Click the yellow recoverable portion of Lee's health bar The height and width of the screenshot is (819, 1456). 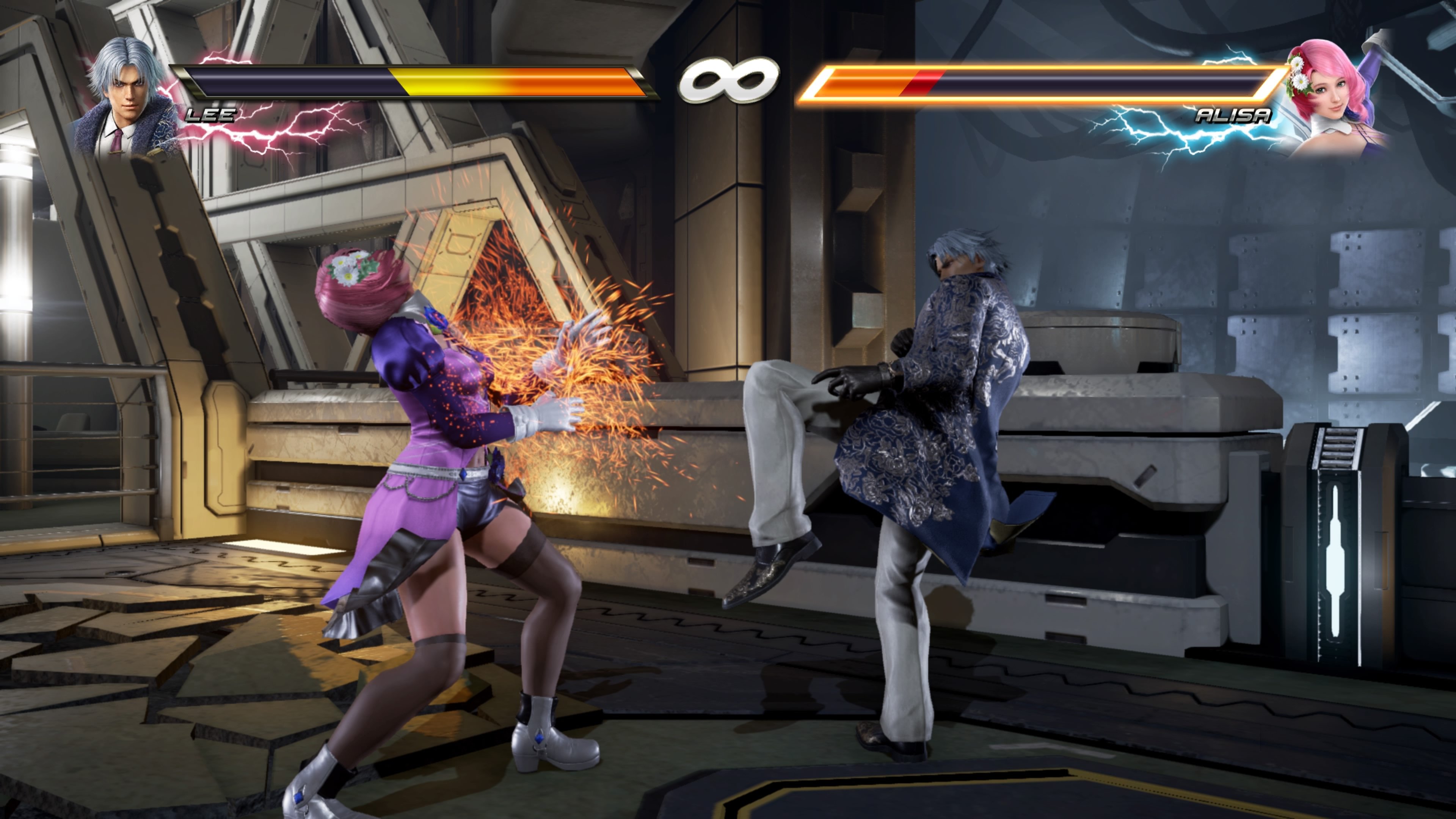452,82
